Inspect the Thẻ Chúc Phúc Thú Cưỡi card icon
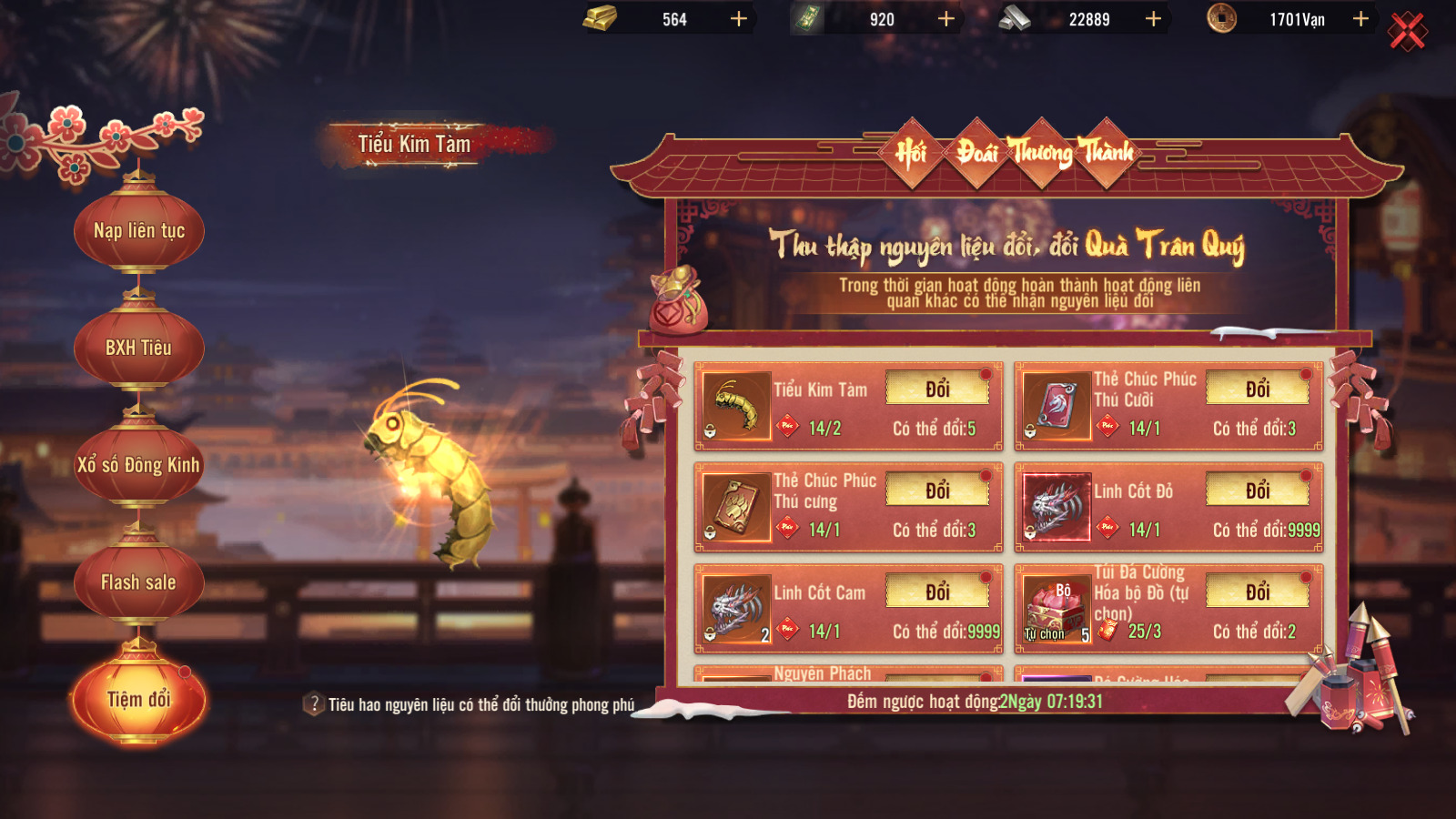Screen dimensions: 1456x819 1057,406
